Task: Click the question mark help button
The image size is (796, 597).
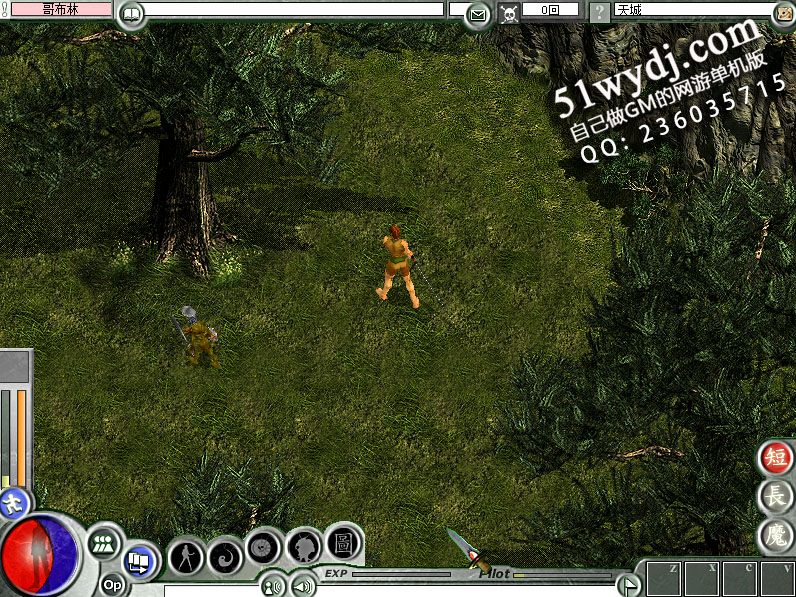Action: pyautogui.click(x=598, y=13)
